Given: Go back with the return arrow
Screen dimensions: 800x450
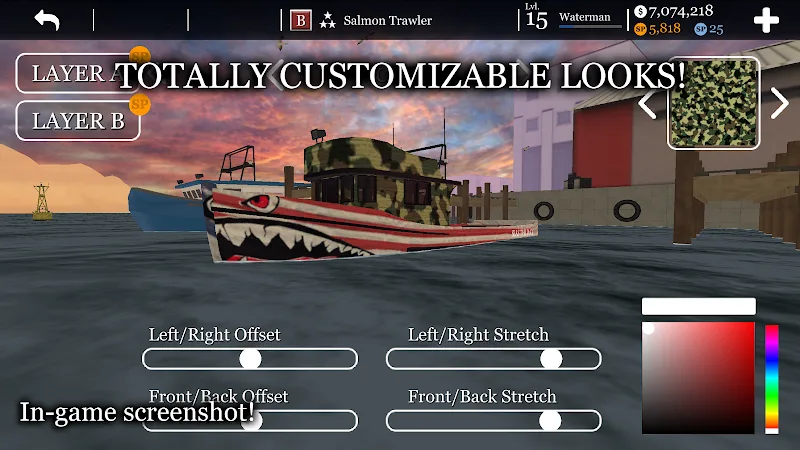Looking at the screenshot, I should pos(47,20).
